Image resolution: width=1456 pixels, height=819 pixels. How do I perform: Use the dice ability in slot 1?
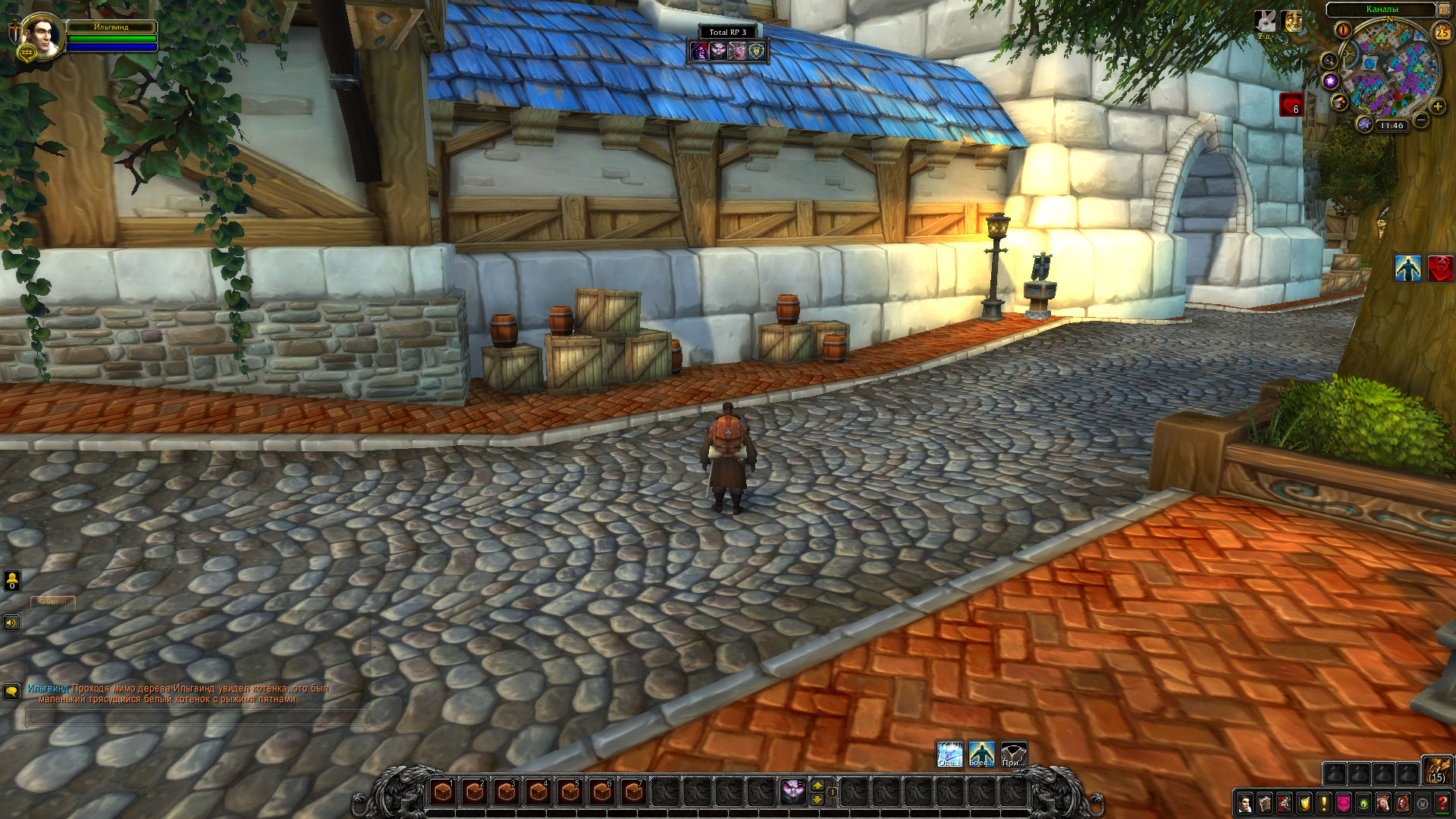[x=443, y=792]
